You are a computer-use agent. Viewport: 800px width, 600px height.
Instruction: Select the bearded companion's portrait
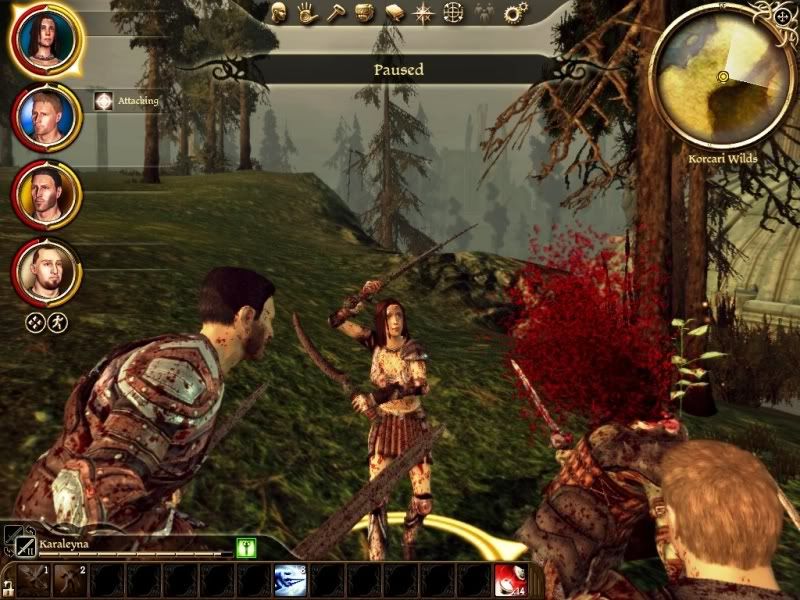tap(45, 270)
